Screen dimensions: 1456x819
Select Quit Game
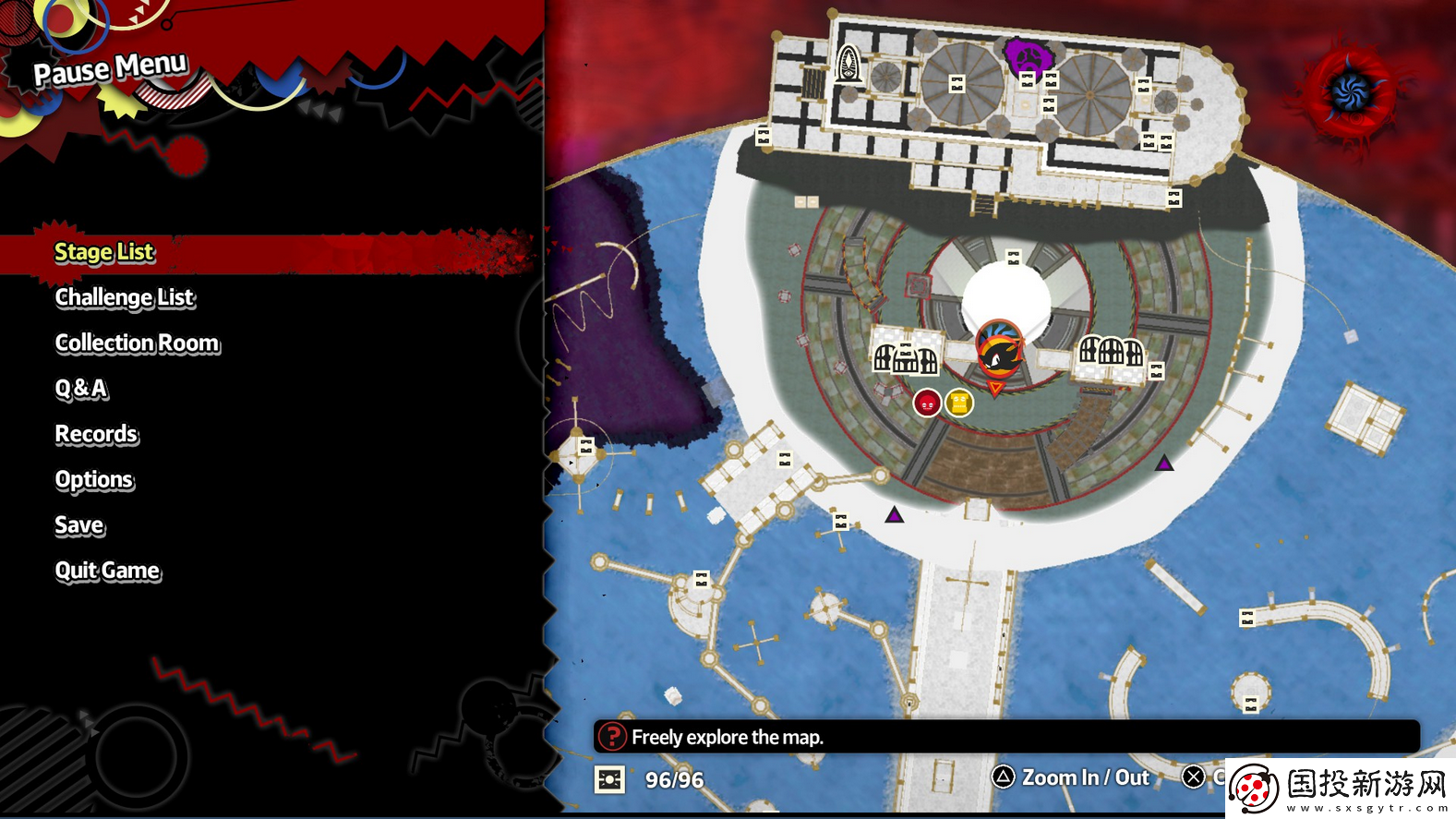point(107,571)
